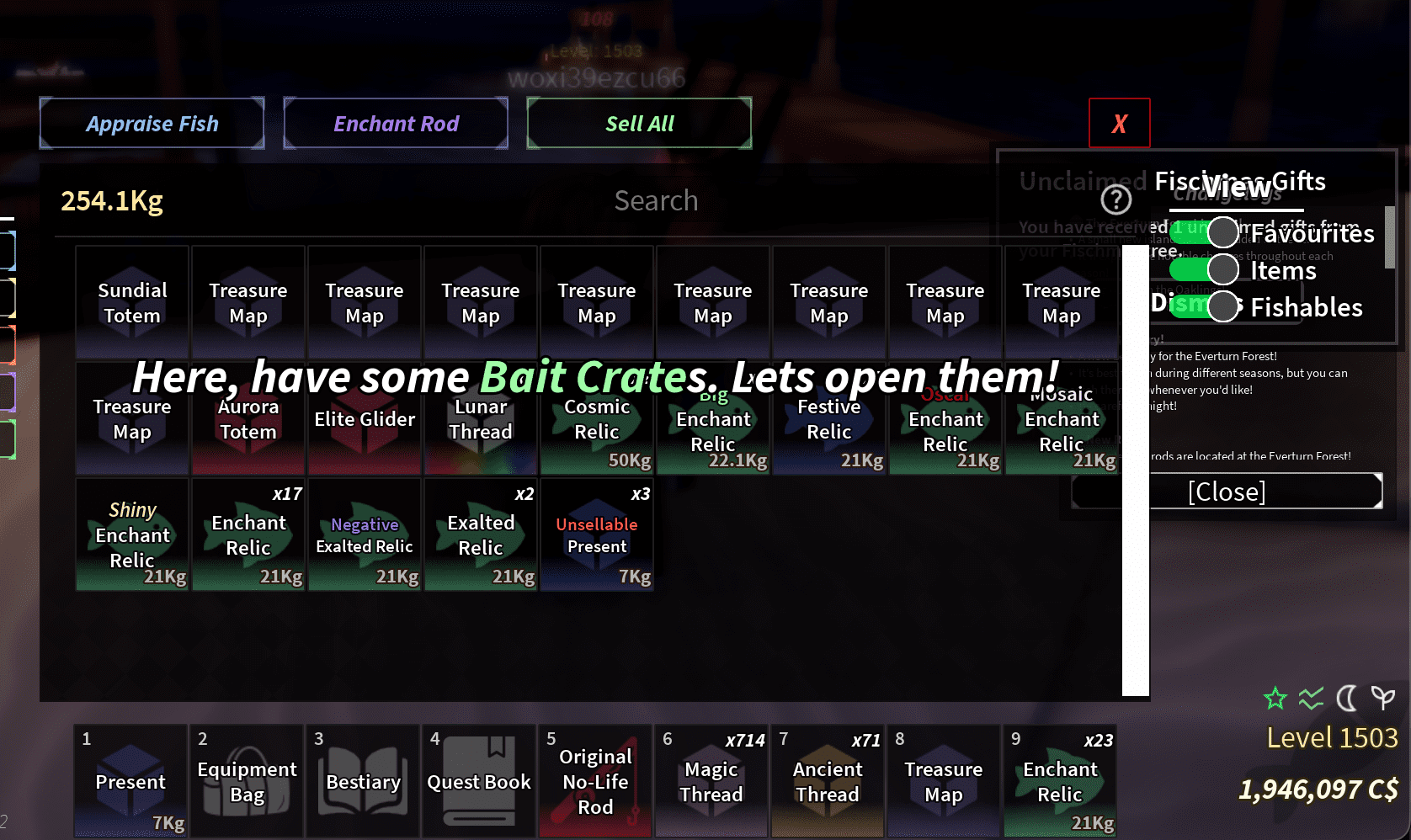Click the Appraise Fish button
This screenshot has width=1411, height=840.
(x=152, y=123)
